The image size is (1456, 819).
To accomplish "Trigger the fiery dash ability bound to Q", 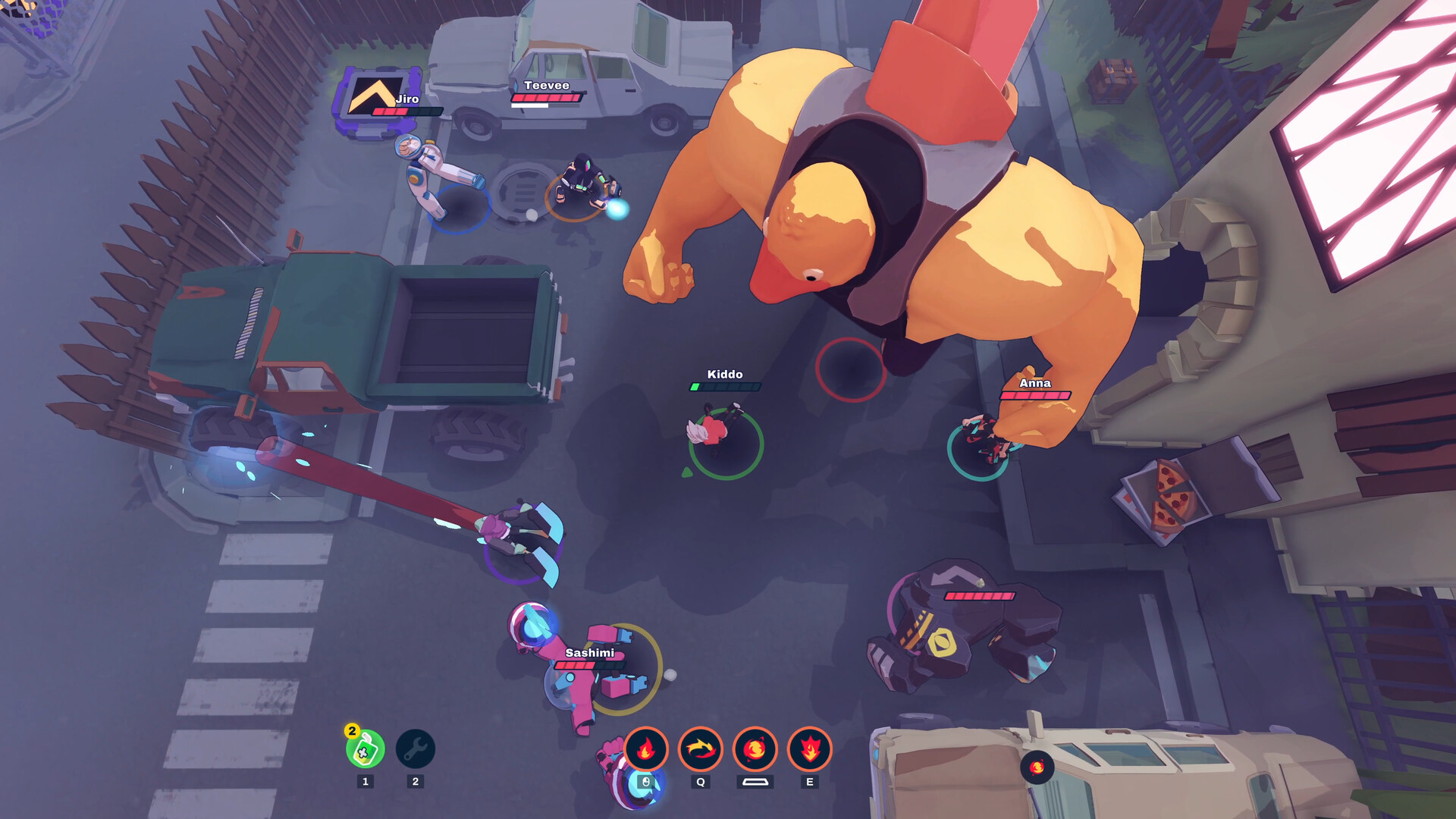I will (700, 751).
